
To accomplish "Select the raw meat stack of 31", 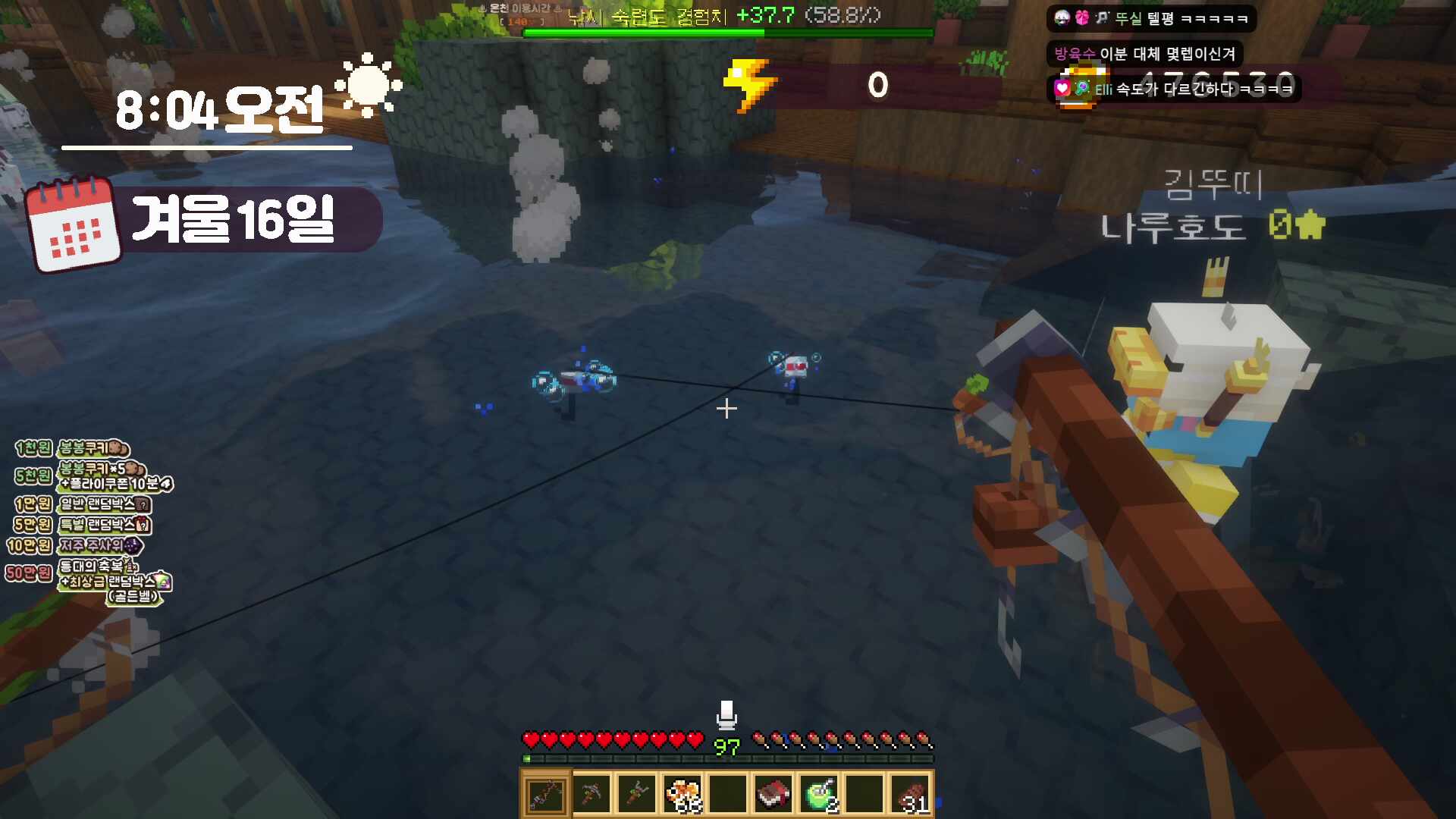I will point(911,795).
